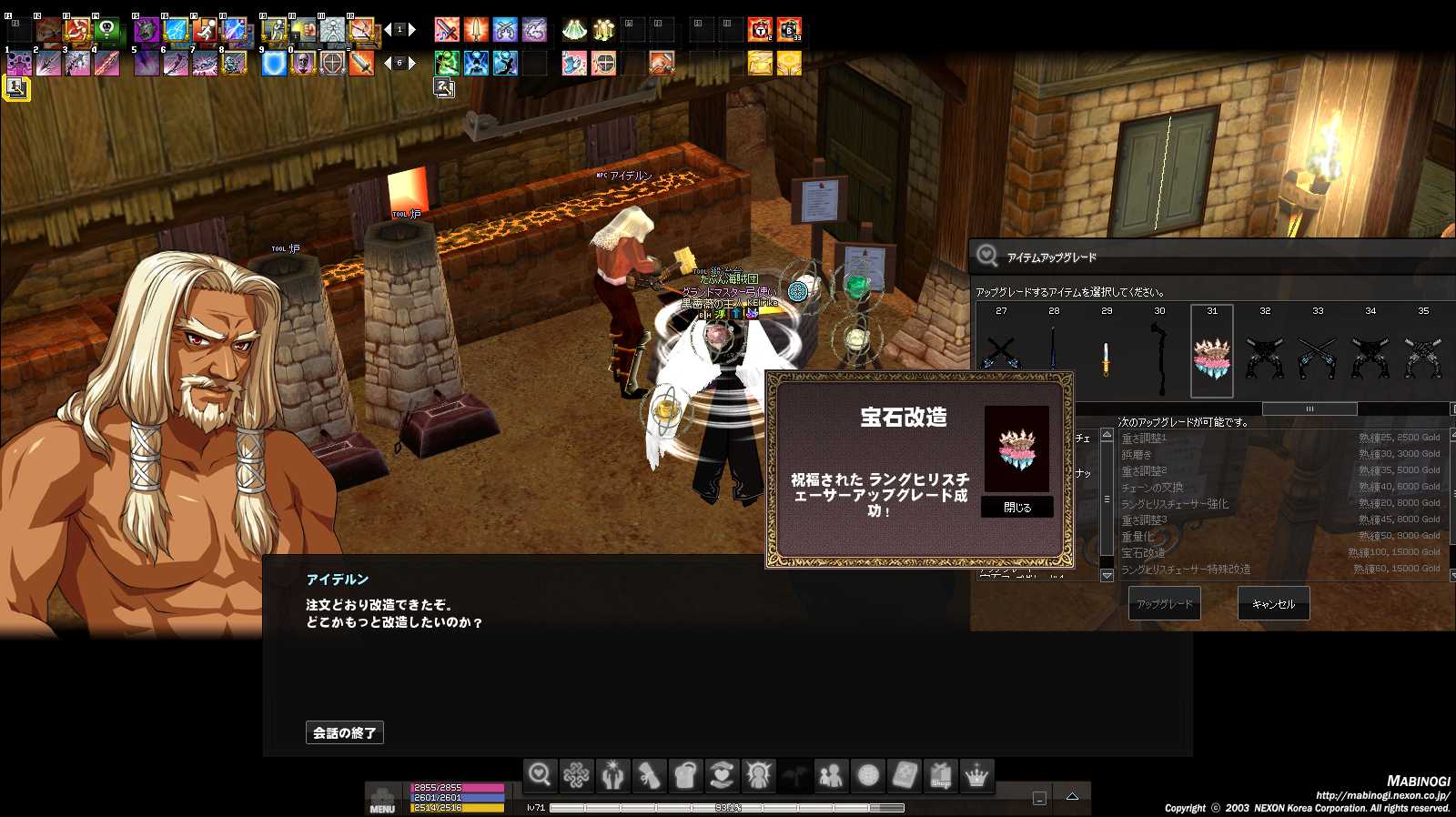This screenshot has height=817, width=1456.
Task: Click the up arrow on the upgrade list scrollbar
Action: click(1107, 435)
